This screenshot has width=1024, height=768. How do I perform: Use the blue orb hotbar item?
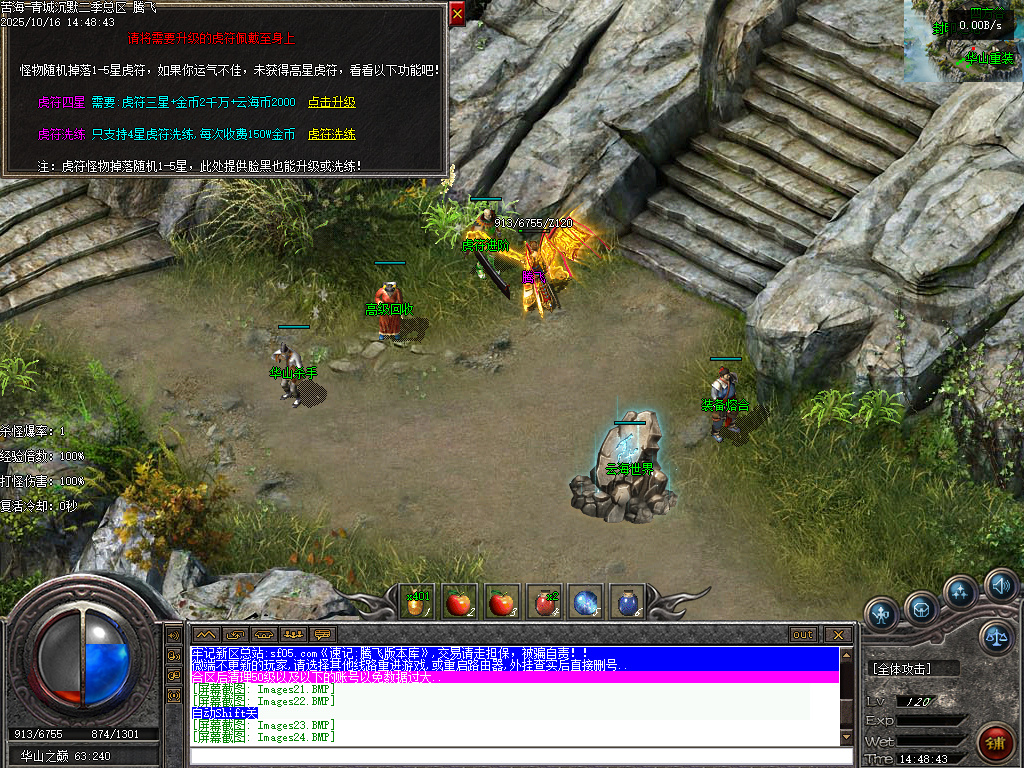[x=585, y=602]
